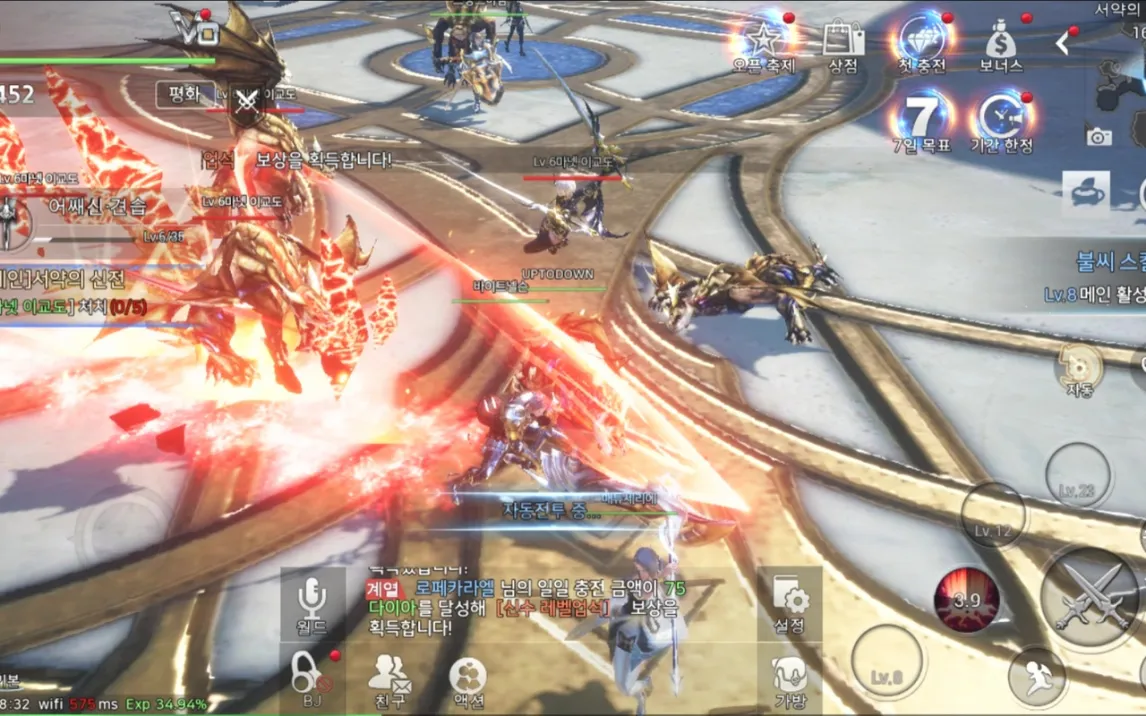Toggle the 평화 peace mode button
Viewport: 1146px width, 716px height.
pos(184,95)
